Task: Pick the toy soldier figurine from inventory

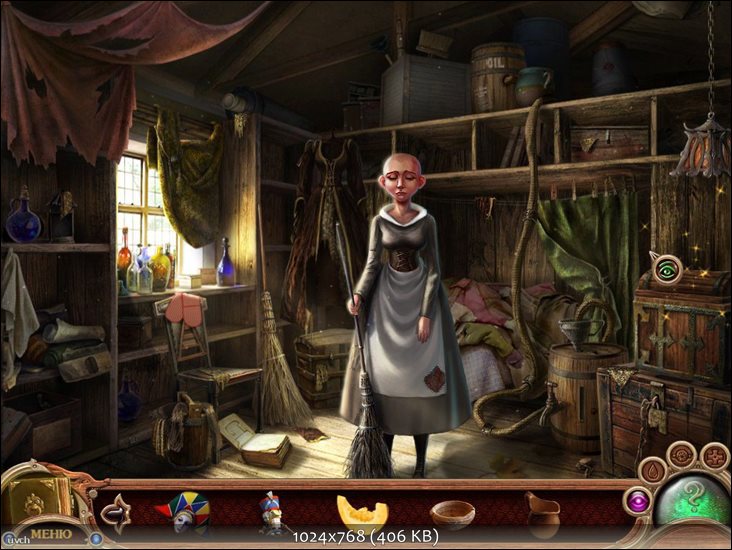Action: click(271, 513)
